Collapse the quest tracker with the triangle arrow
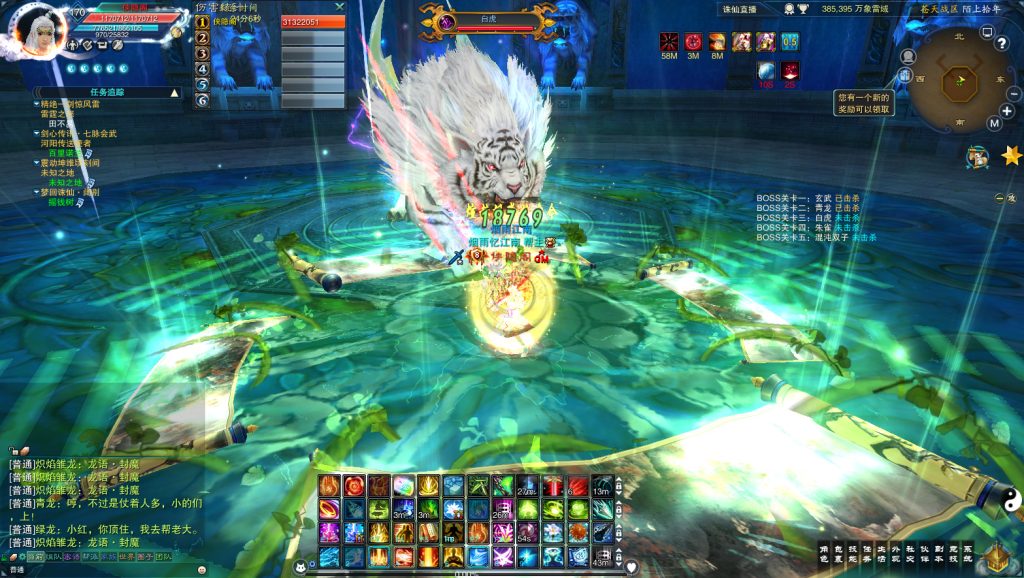1024x578 pixels. (x=174, y=93)
